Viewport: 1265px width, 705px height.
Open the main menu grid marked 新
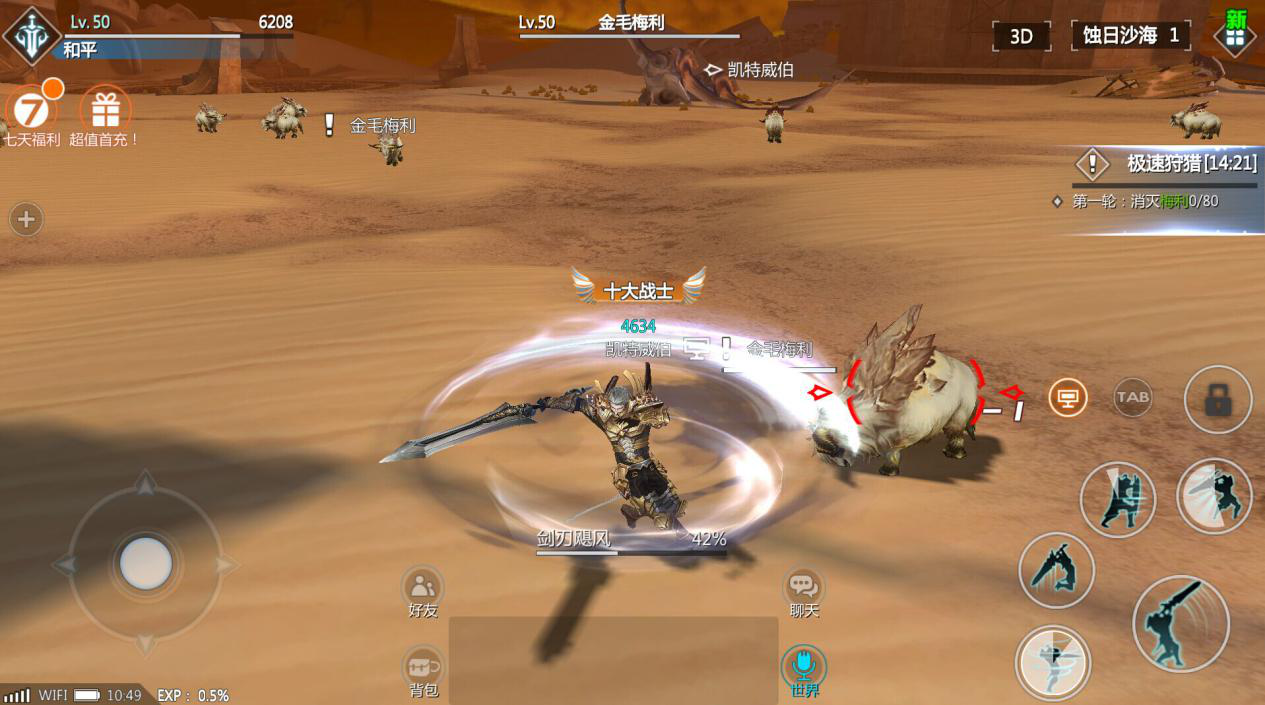[x=1235, y=35]
